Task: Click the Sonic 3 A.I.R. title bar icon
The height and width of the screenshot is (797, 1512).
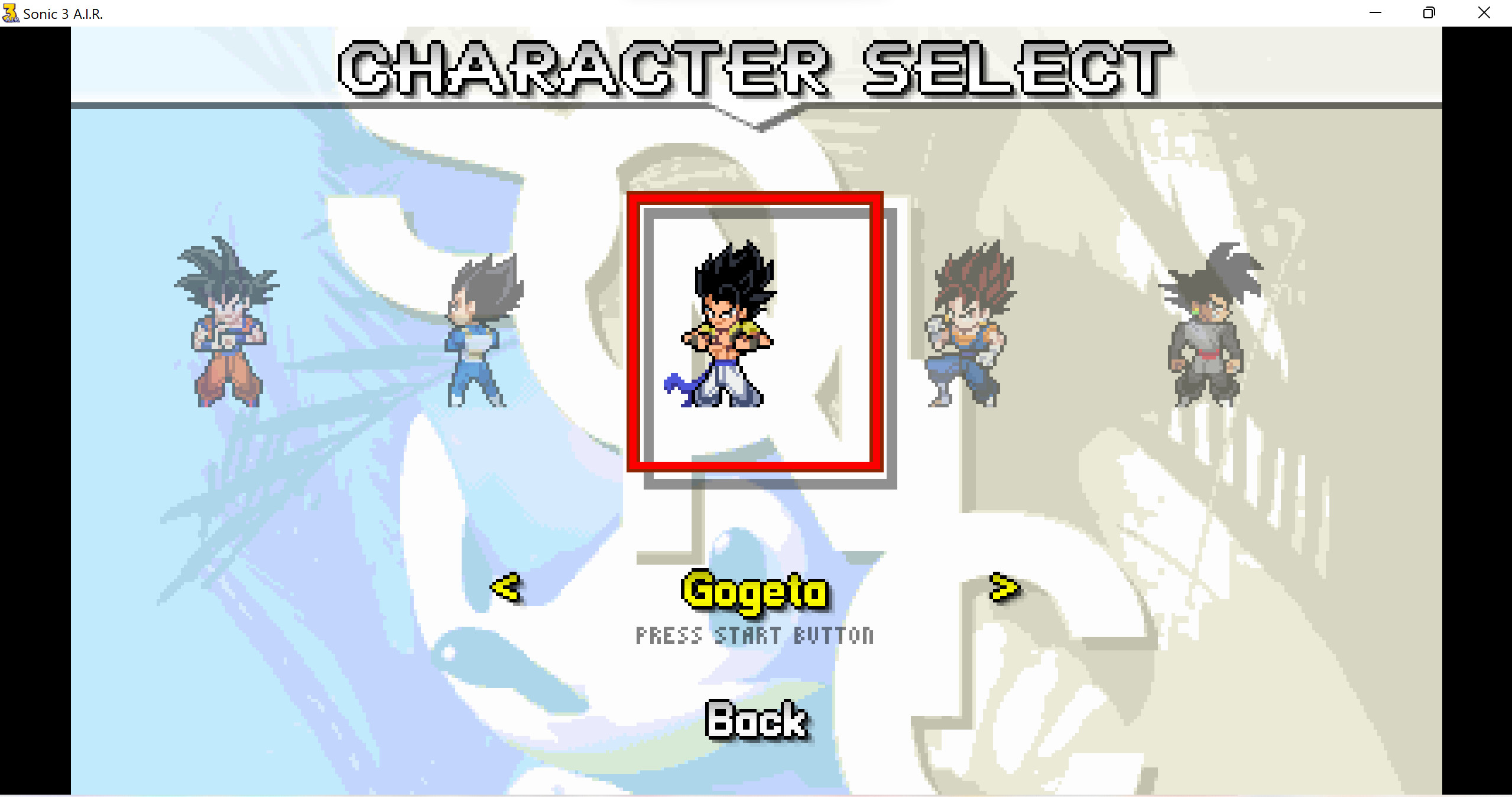Action: 11,12
